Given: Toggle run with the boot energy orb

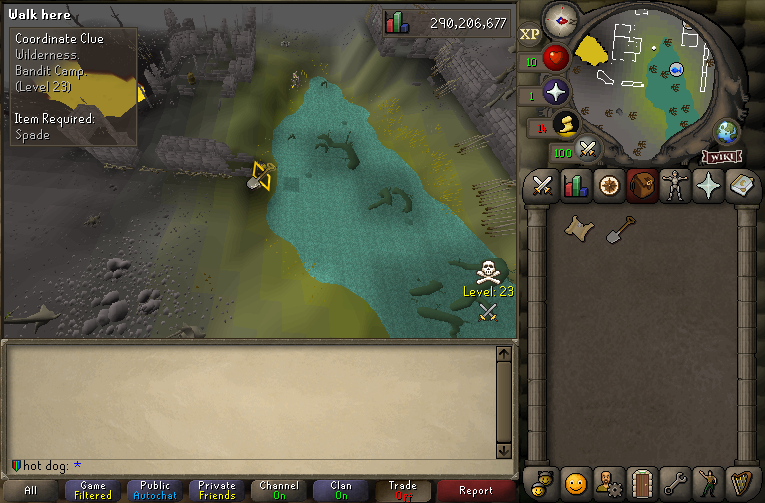Looking at the screenshot, I should (566, 125).
